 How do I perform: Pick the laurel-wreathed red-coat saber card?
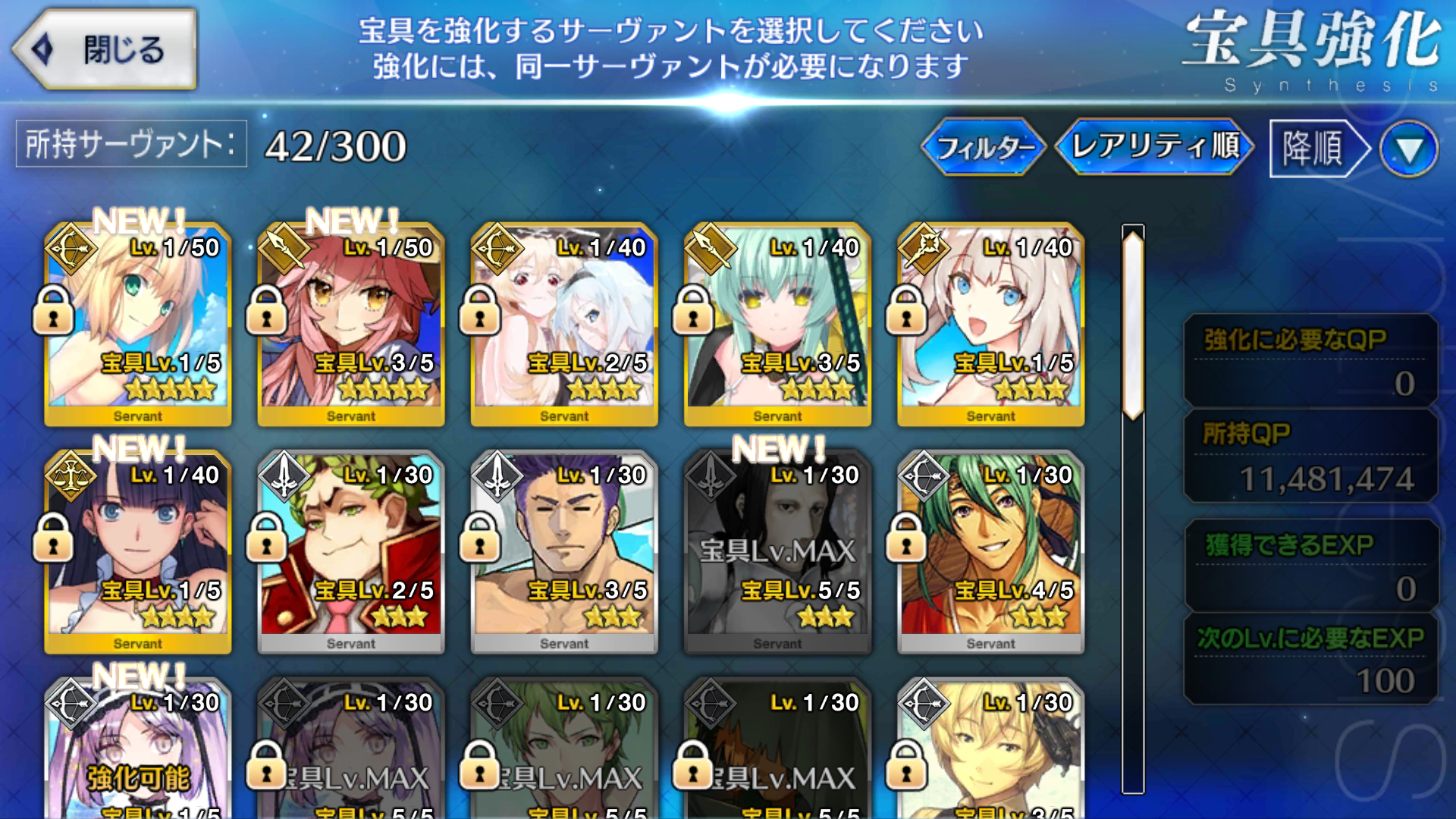351,552
